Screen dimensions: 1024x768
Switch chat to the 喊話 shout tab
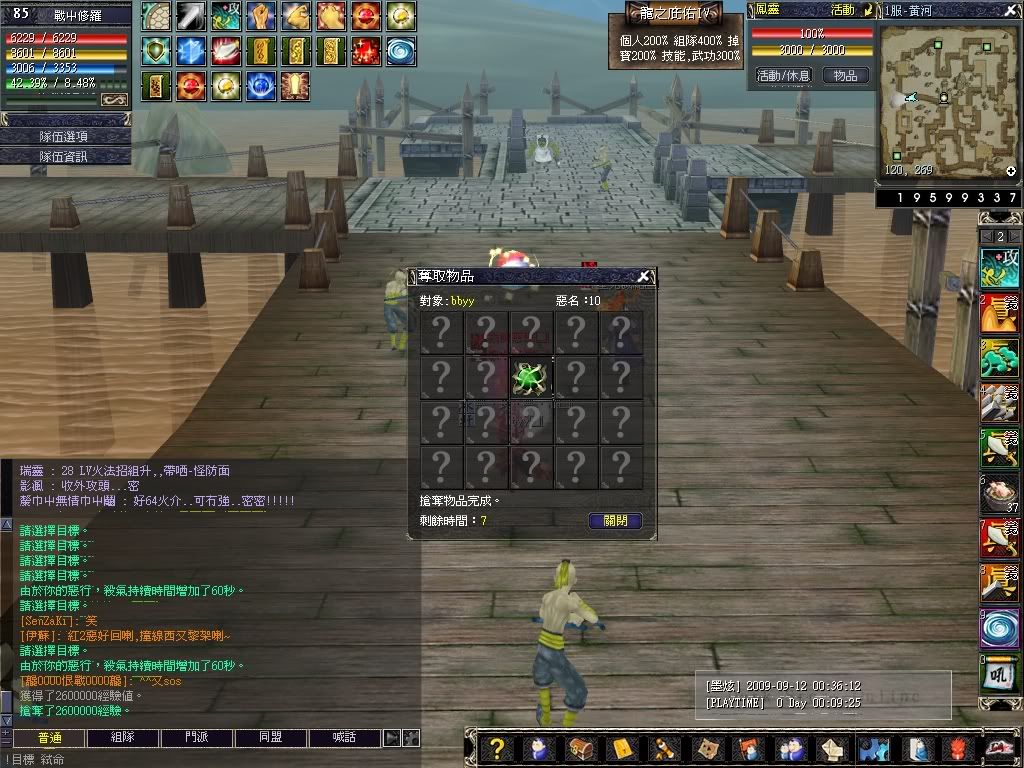345,738
